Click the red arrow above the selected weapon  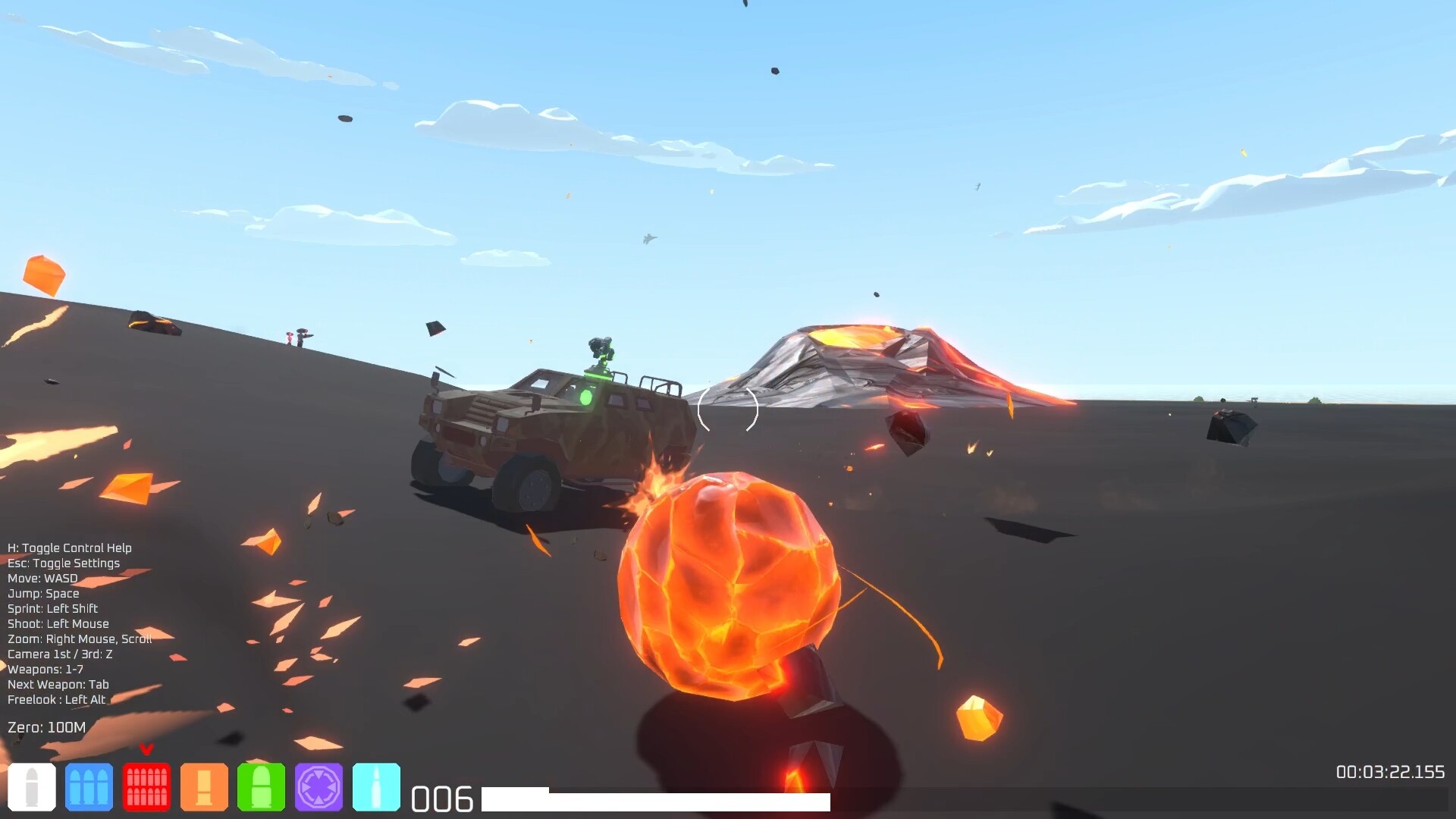point(146,748)
